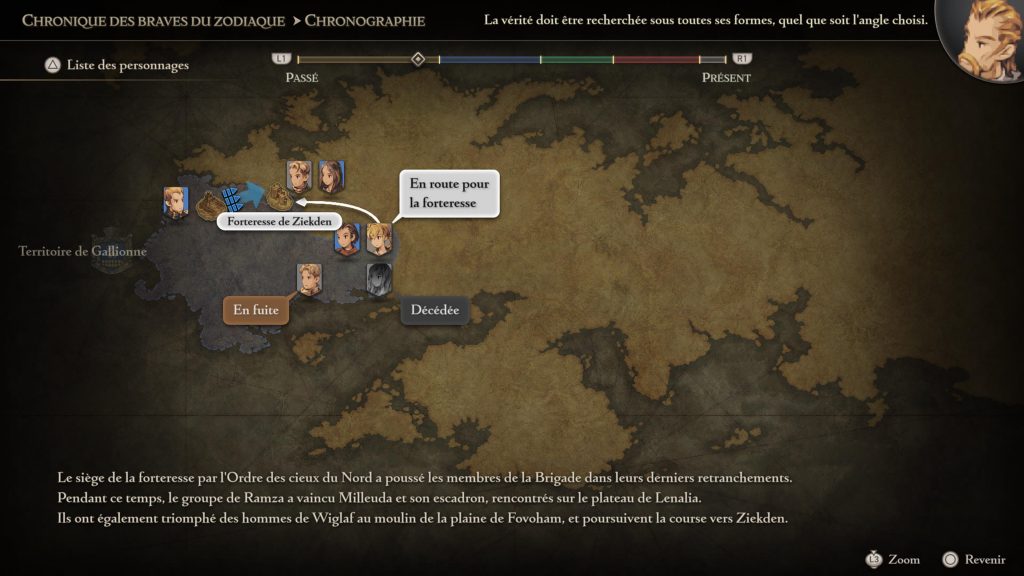Select the 'Décédée' status tag
Viewport: 1024px width, 576px height.
(x=435, y=310)
